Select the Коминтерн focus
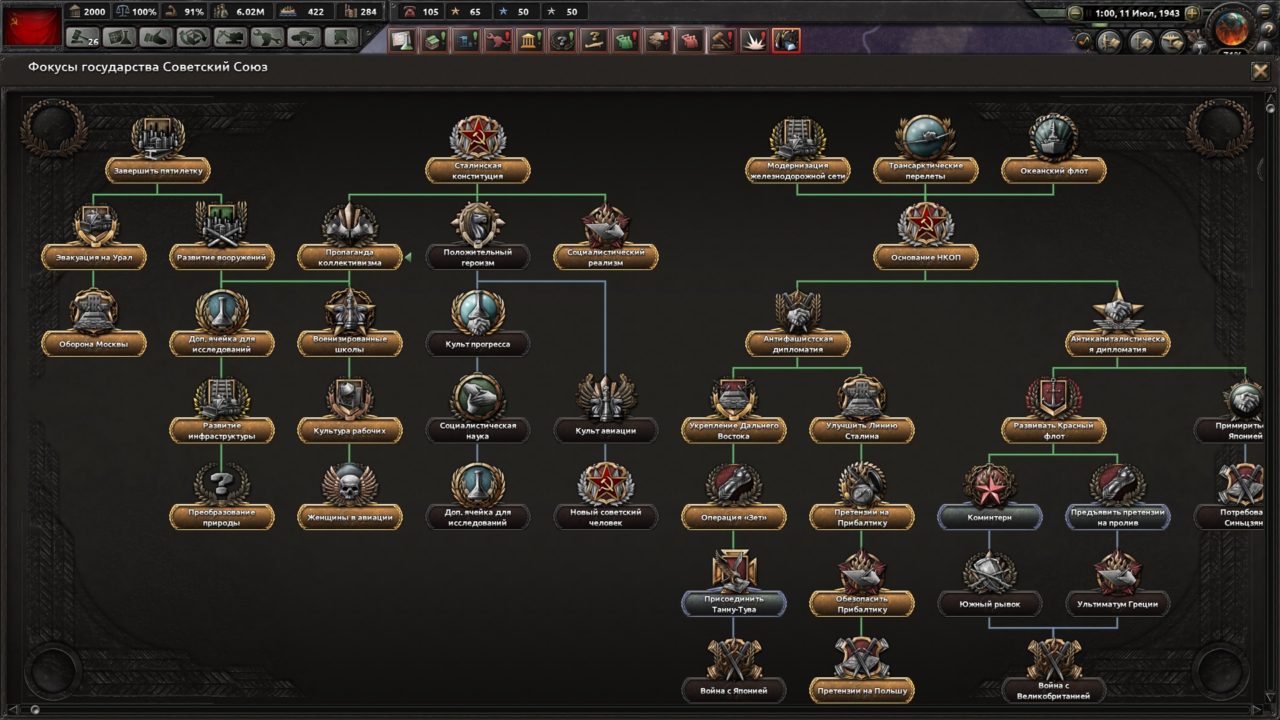The image size is (1280, 720). click(x=991, y=517)
